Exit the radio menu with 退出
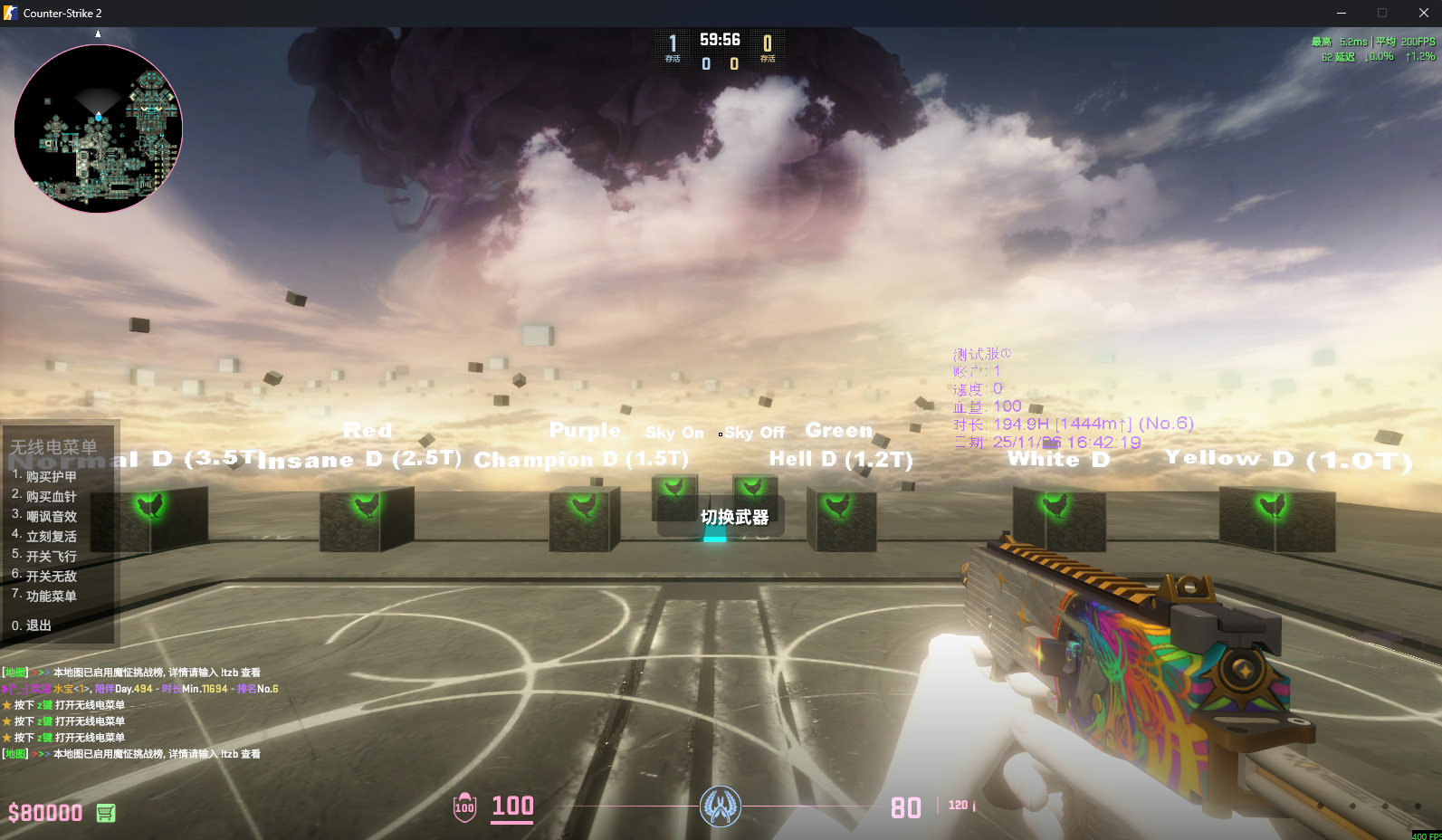Screen dimensions: 1442x840 [x=38, y=625]
